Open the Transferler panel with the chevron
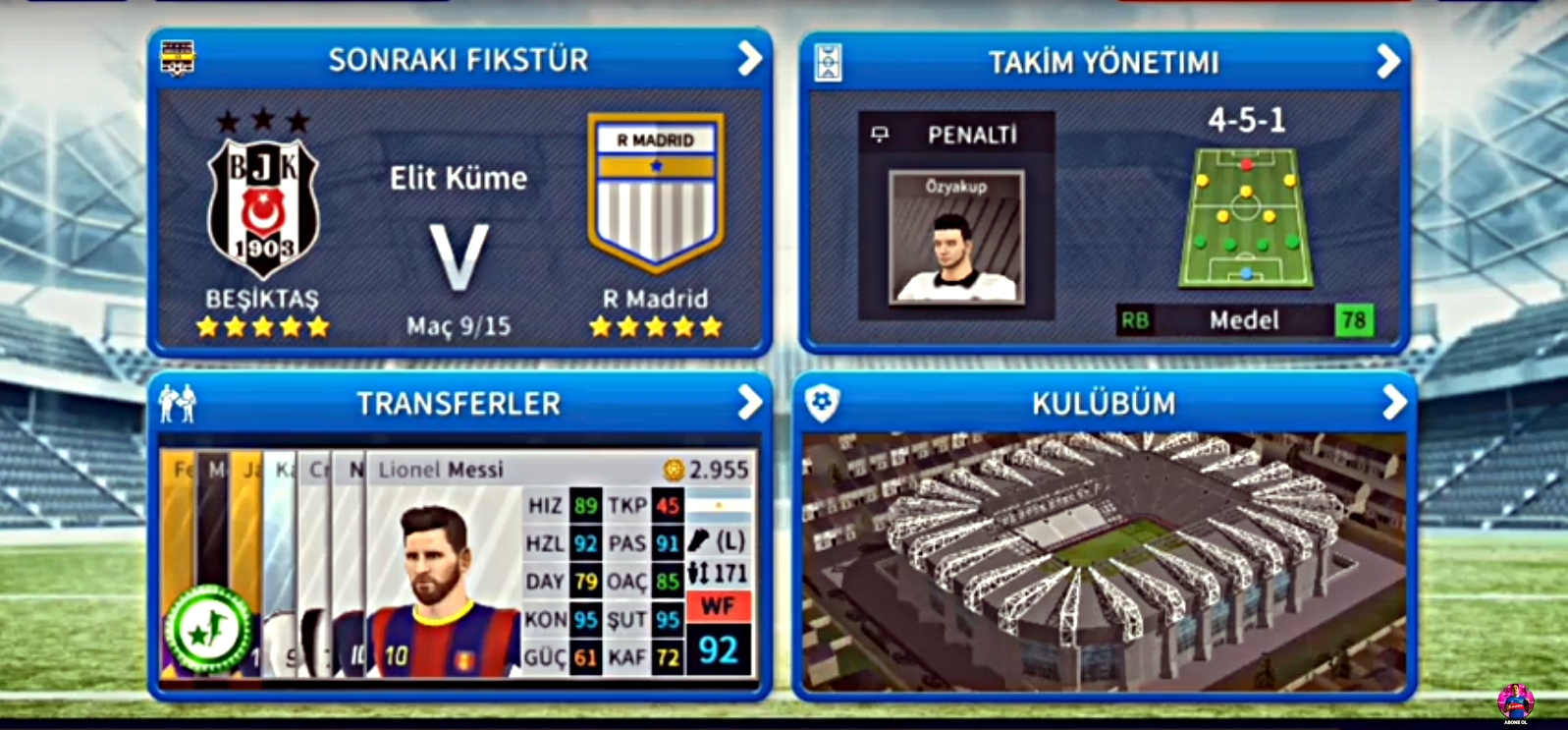 [750, 403]
